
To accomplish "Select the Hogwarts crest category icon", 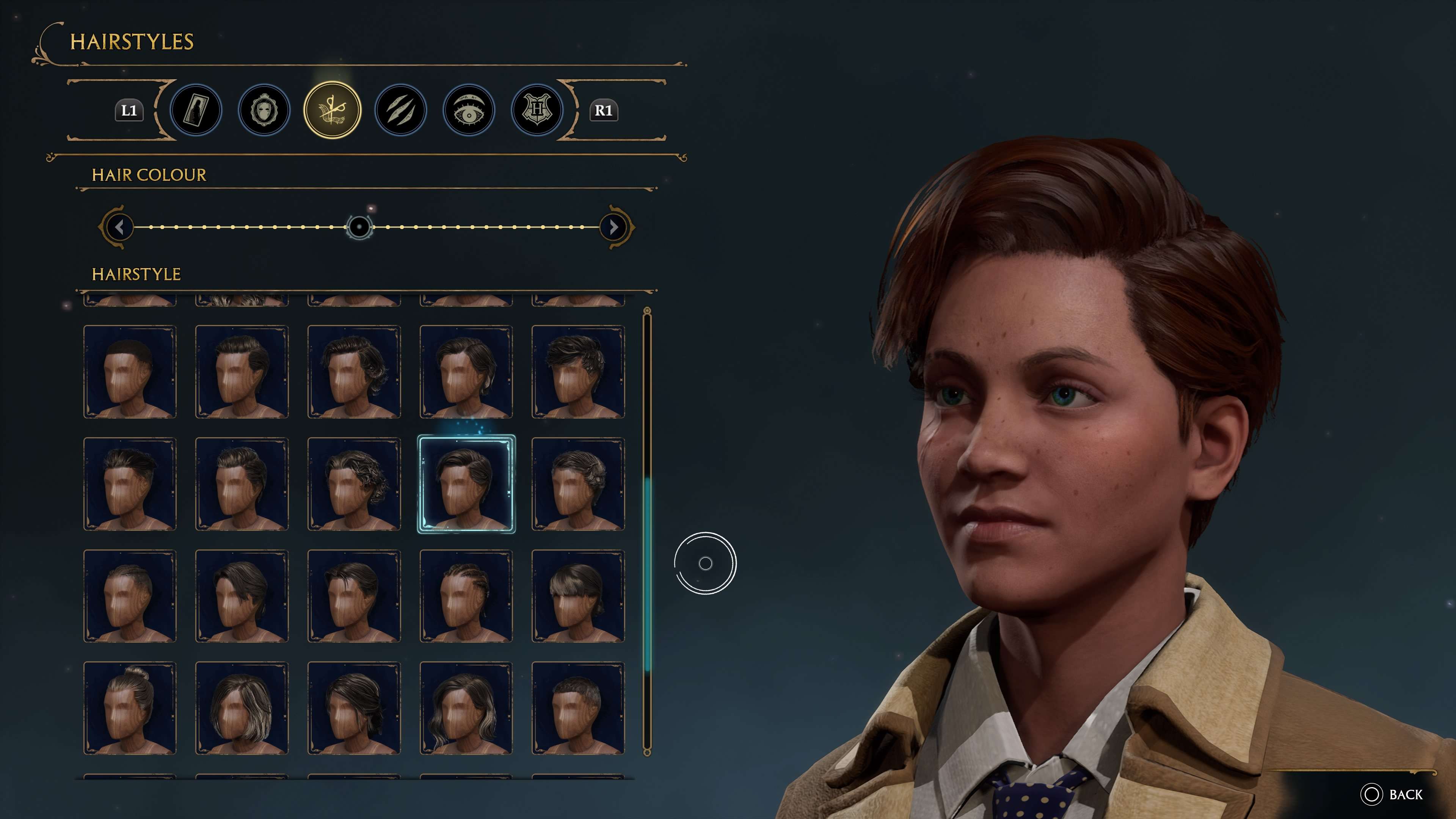I will pyautogui.click(x=537, y=111).
